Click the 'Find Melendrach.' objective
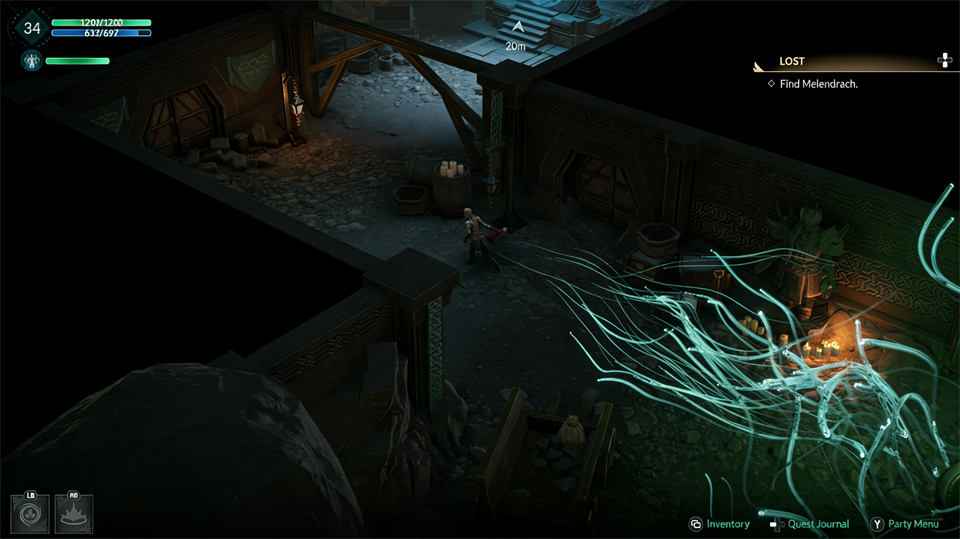960x539 pixels. pyautogui.click(x=818, y=84)
